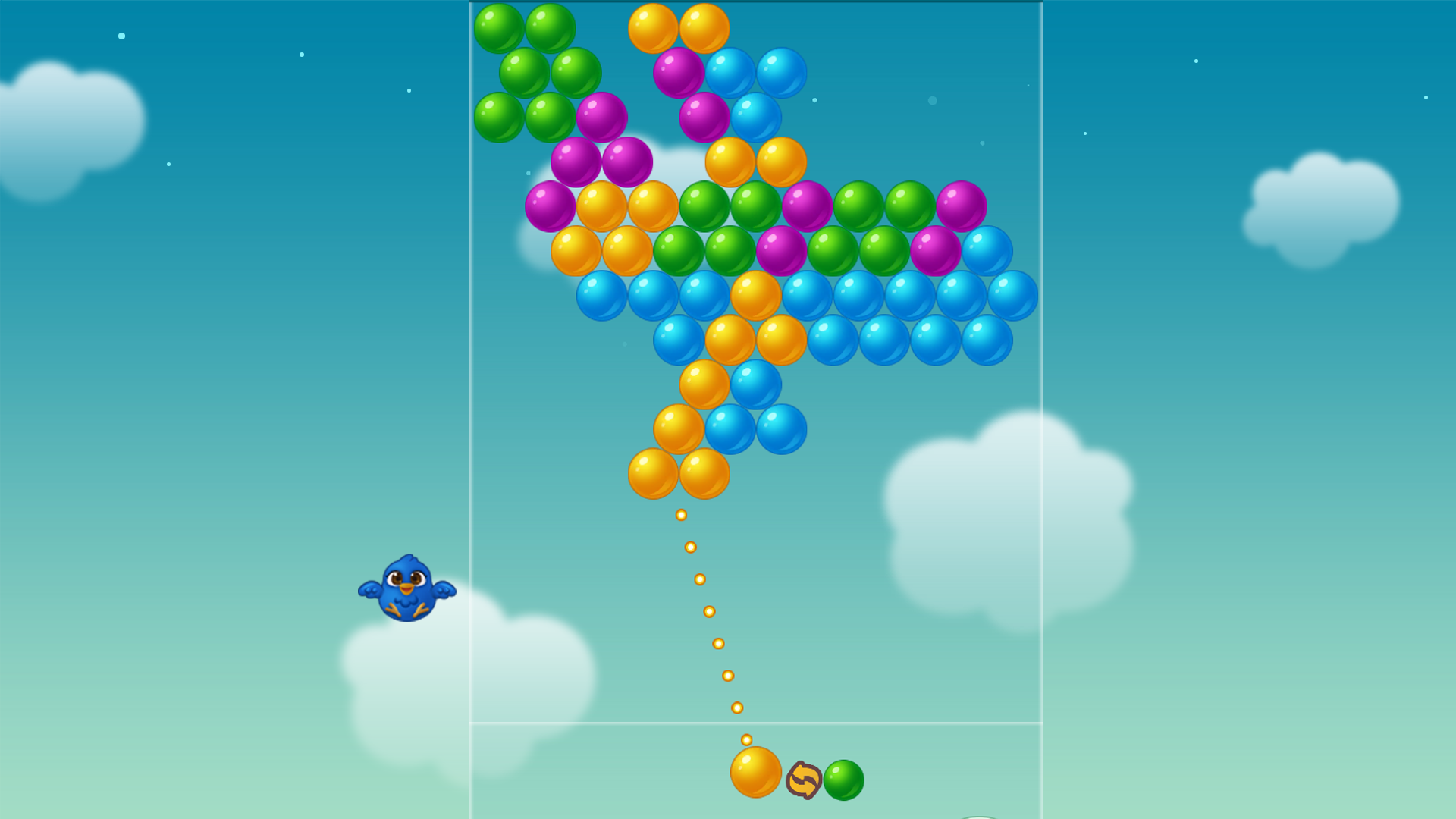The image size is (1456, 819).
Task: Click the rightmost blue bubble in the bottom row
Action: (986, 341)
